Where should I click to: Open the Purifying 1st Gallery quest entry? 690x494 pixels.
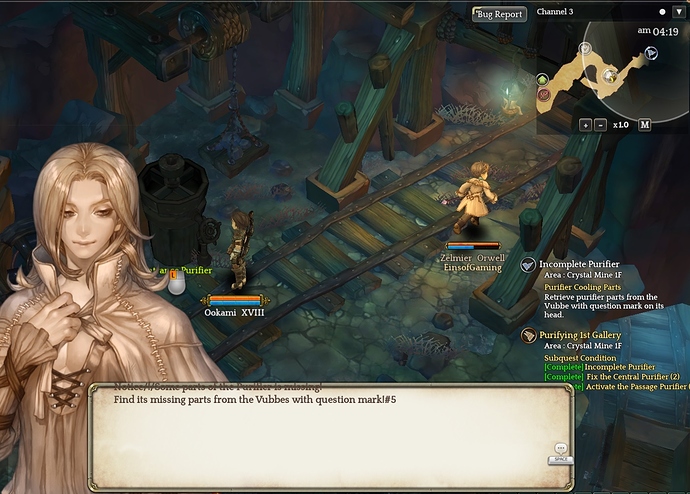pos(585,334)
